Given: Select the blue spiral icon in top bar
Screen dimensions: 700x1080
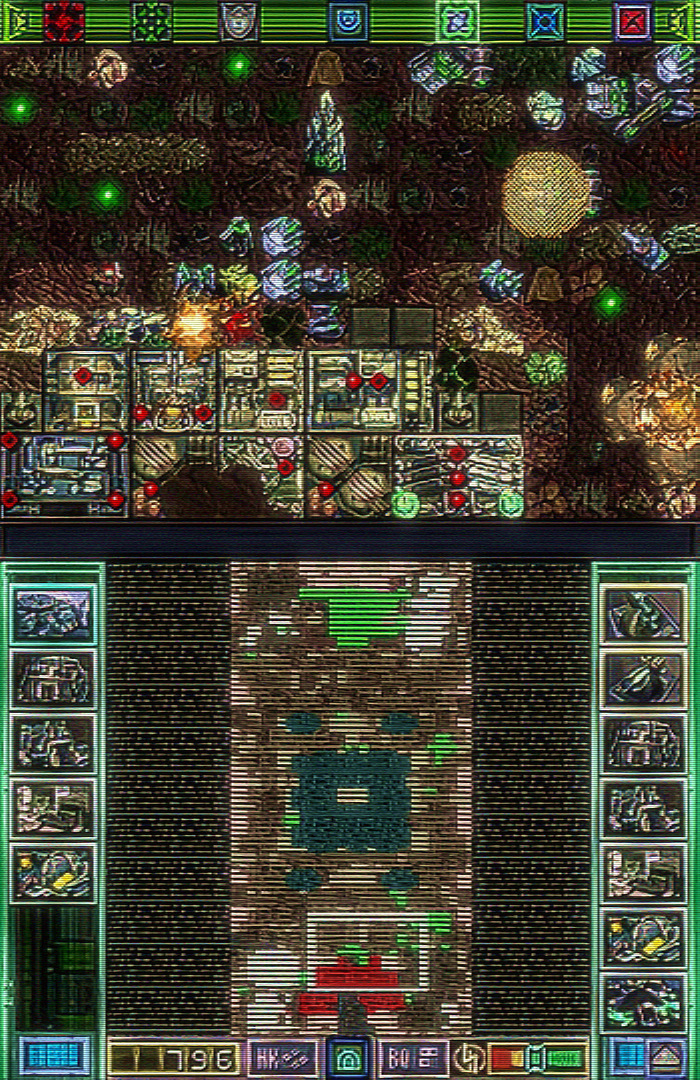Looking at the screenshot, I should pyautogui.click(x=348, y=21).
